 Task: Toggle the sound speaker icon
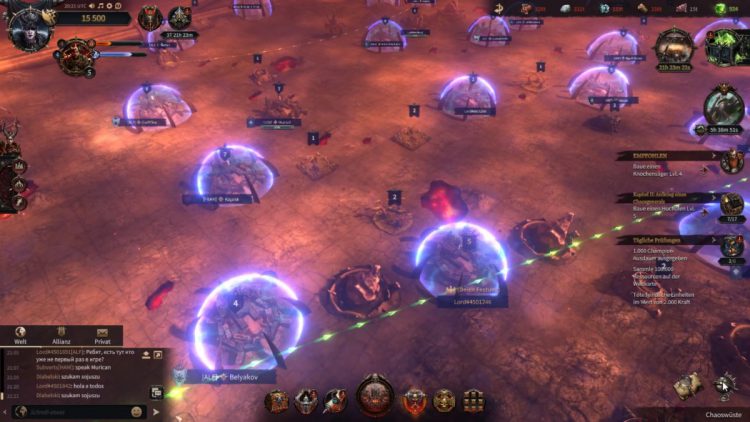(146, 353)
